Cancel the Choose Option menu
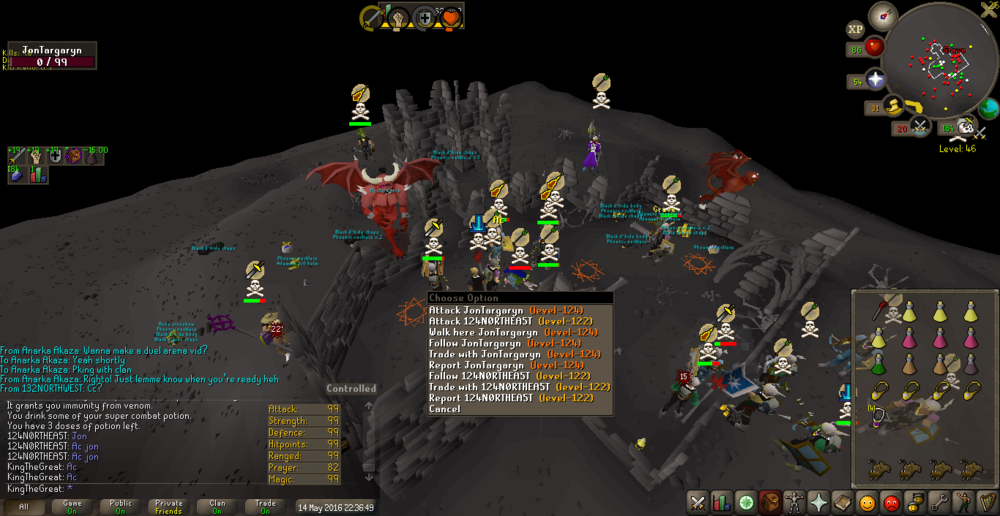This screenshot has height=516, width=1000. (x=445, y=408)
